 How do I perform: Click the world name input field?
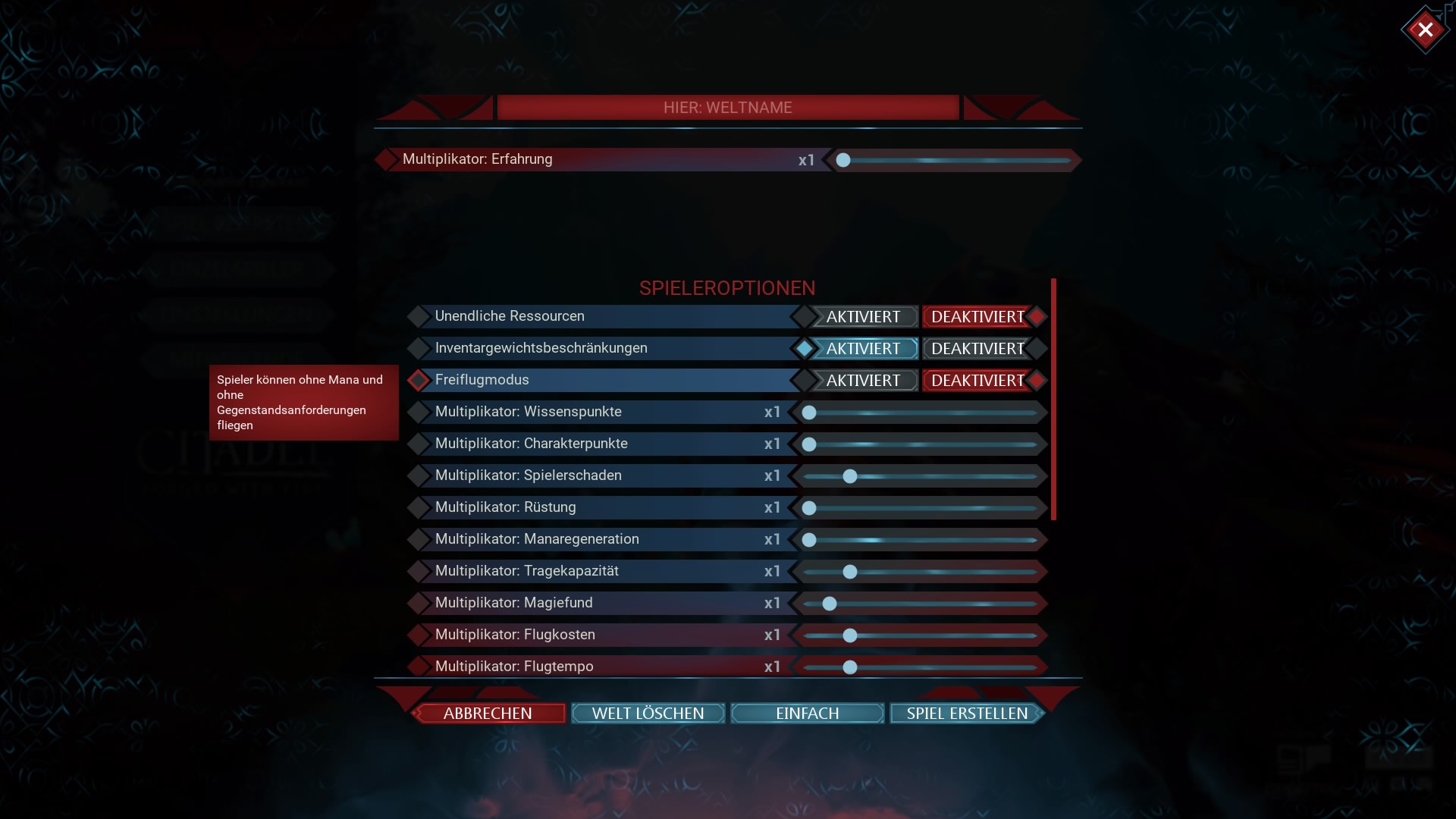click(728, 108)
